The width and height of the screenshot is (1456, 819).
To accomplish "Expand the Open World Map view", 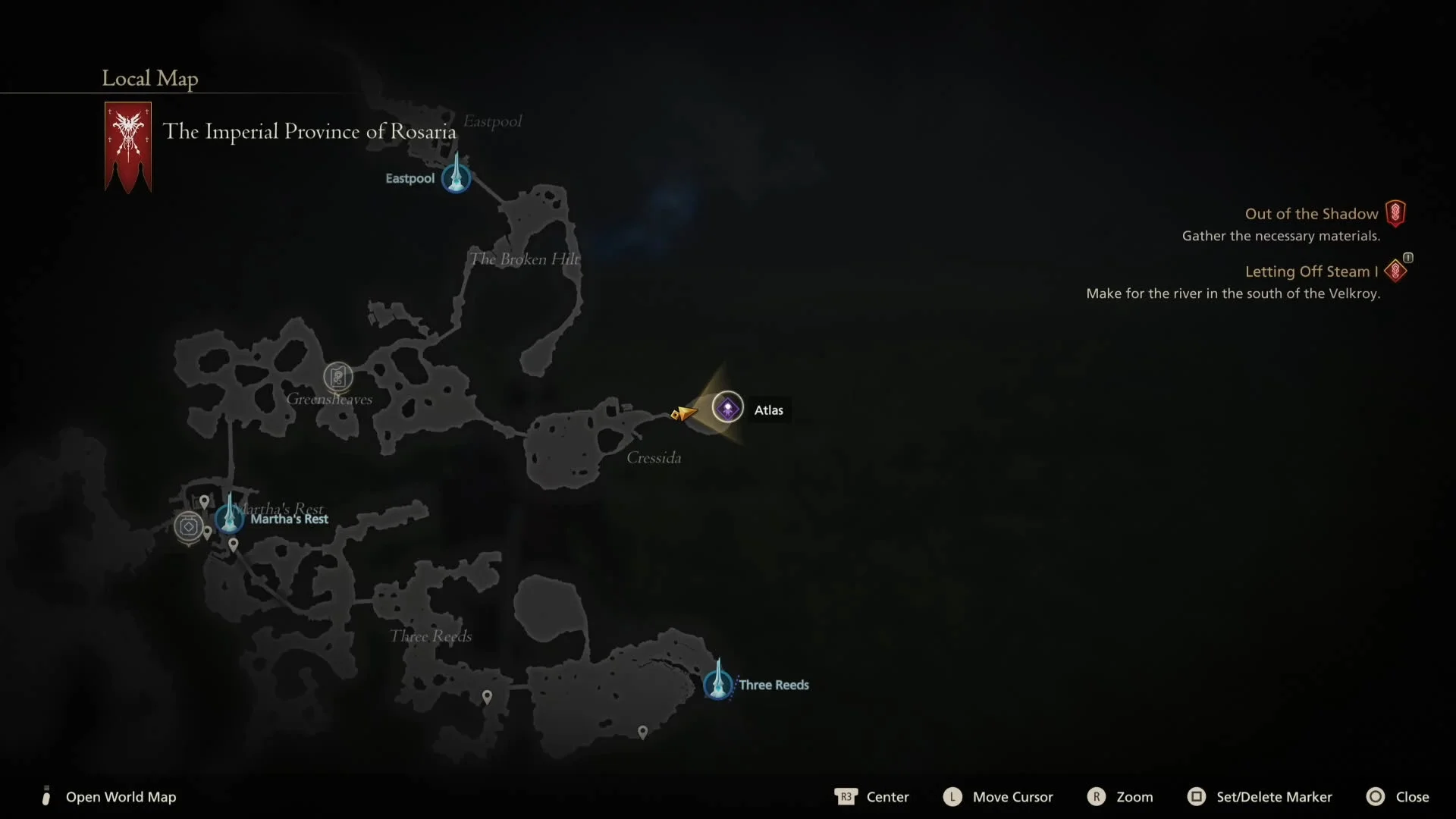I will [x=121, y=797].
